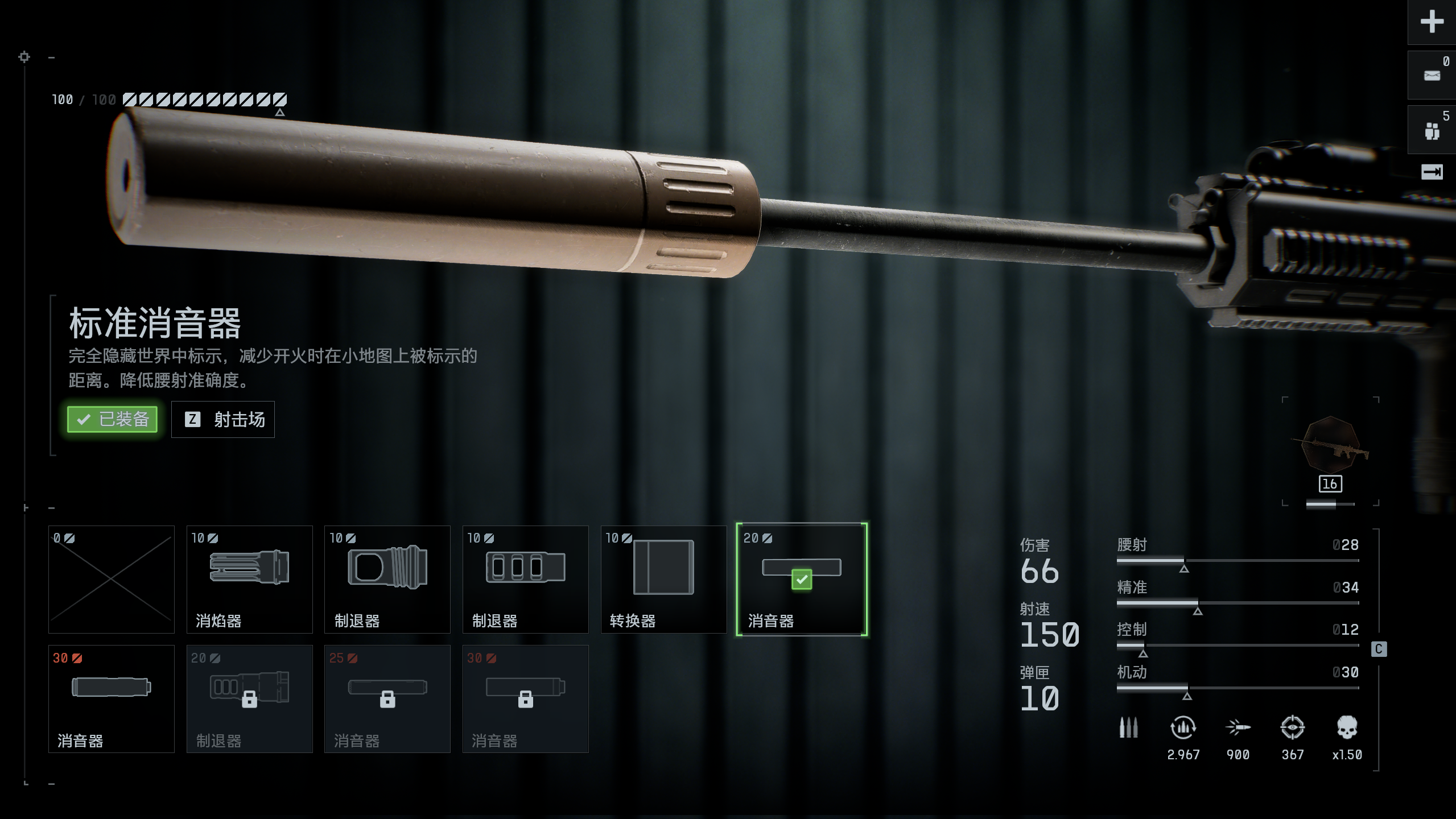The width and height of the screenshot is (1456, 819).
Task: Select the weapon thumbnail with level 16
Action: tap(1330, 449)
